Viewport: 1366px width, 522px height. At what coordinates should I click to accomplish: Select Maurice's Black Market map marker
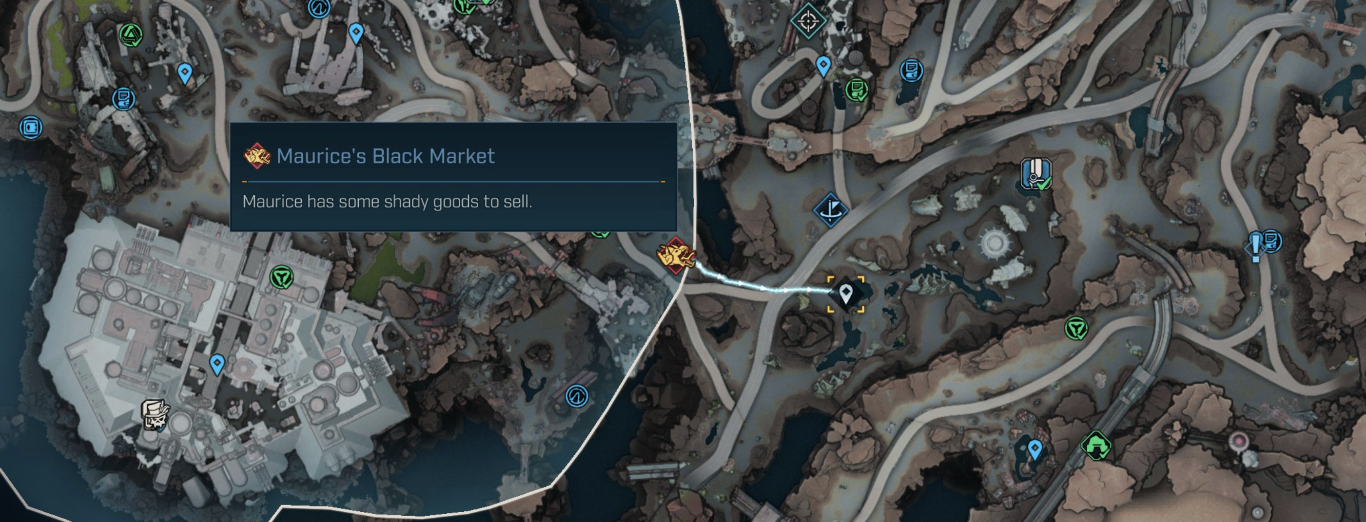(675, 254)
